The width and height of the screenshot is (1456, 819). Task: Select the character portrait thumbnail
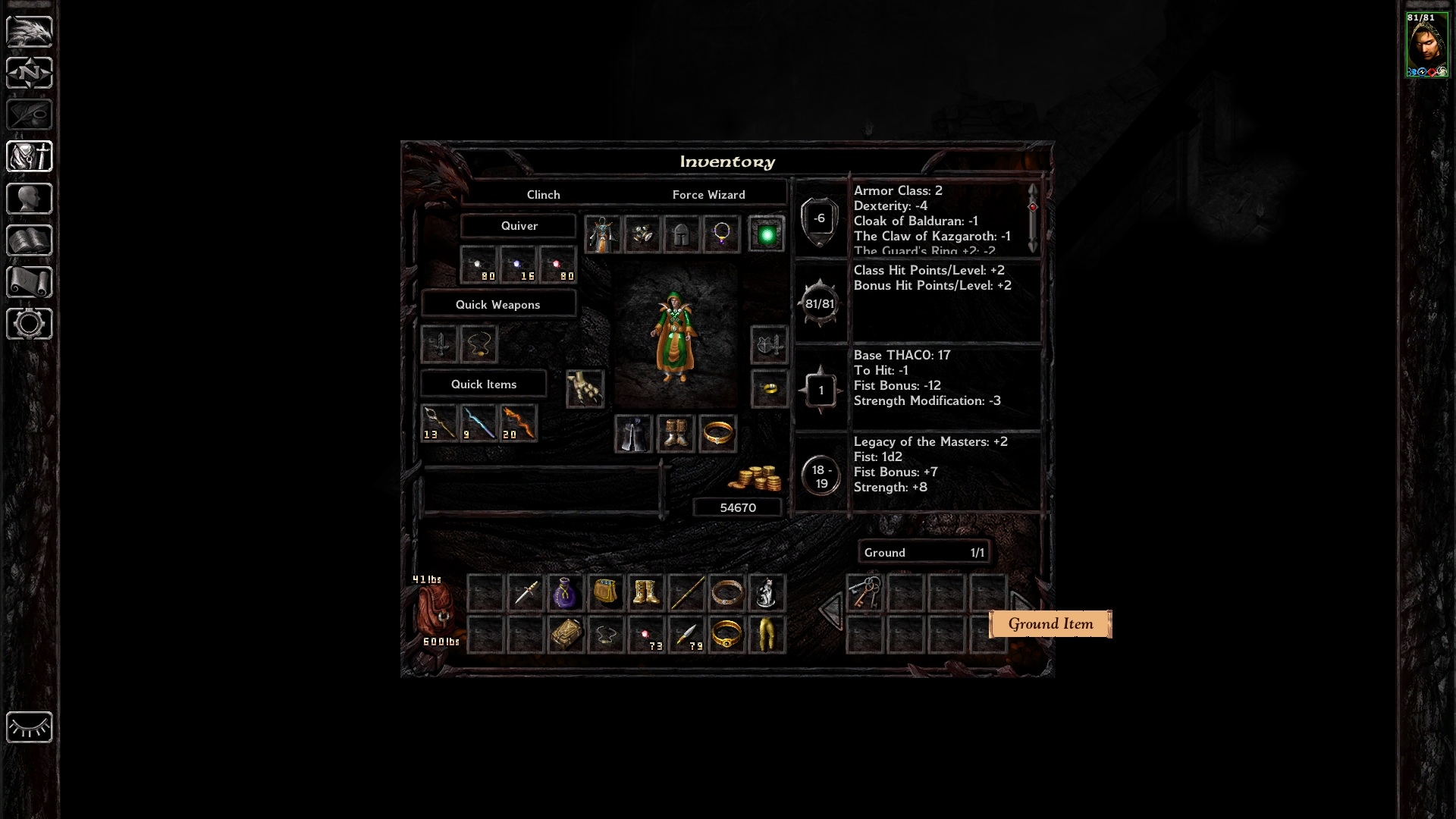point(1426,44)
